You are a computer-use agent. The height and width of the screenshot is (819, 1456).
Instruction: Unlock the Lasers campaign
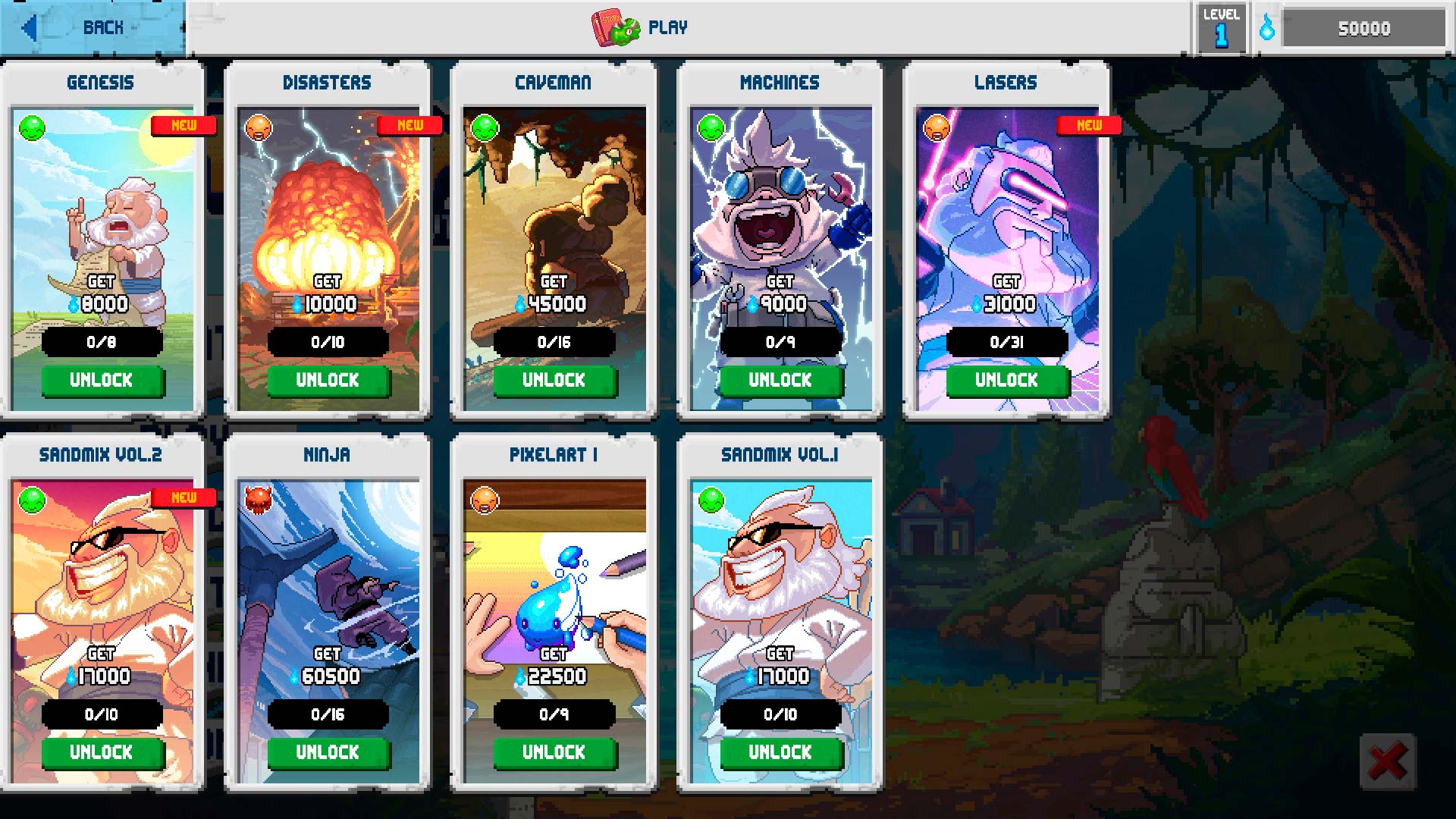tap(1006, 380)
